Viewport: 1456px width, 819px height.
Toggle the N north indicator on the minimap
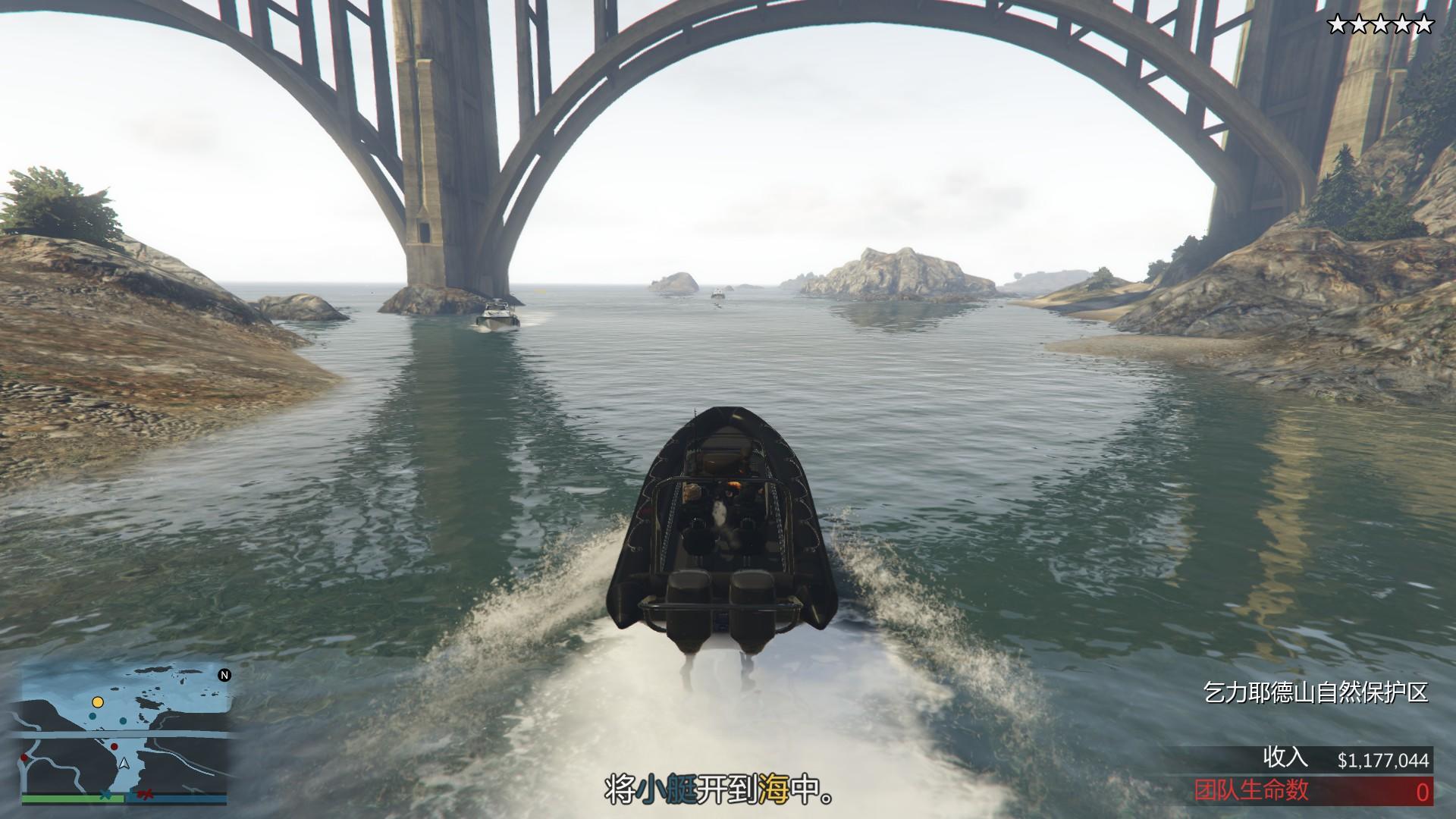(224, 675)
